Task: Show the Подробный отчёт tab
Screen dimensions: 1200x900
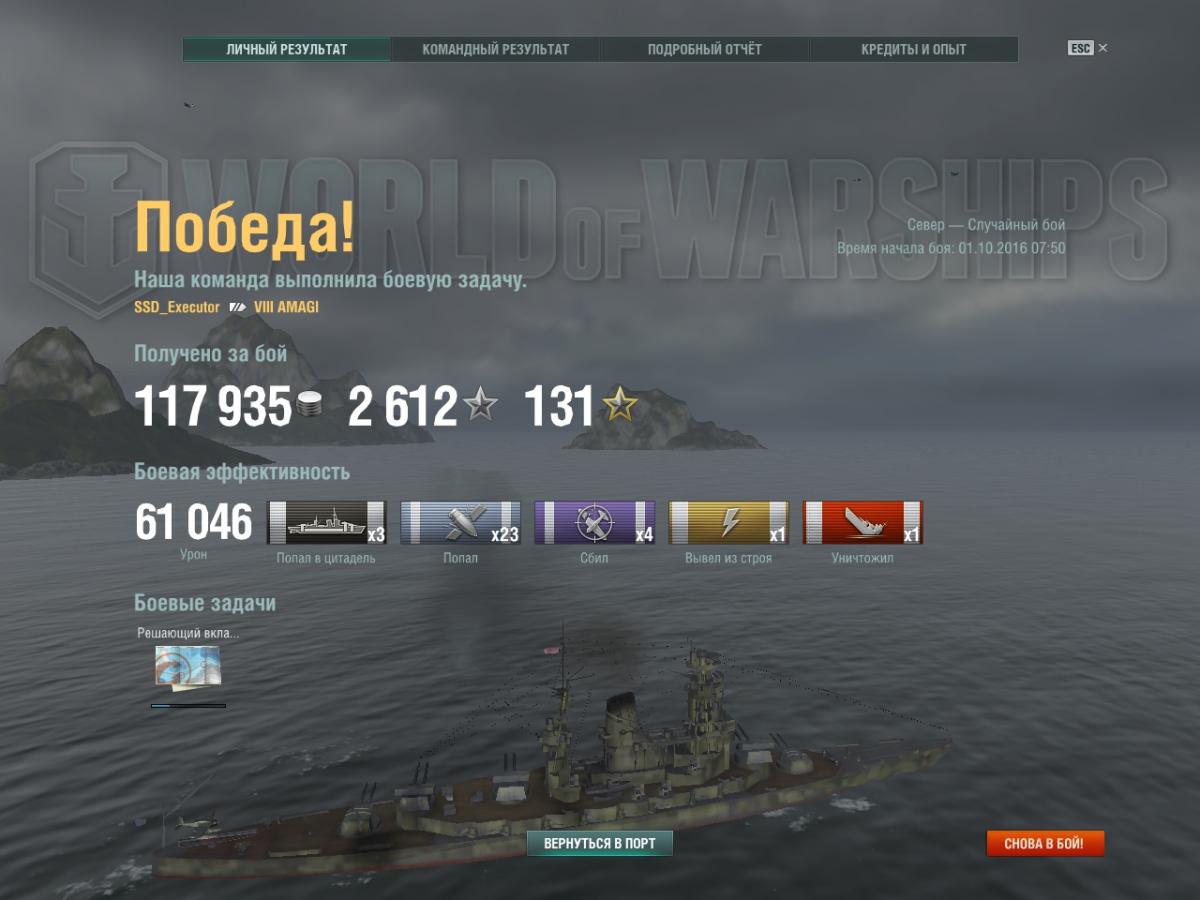Action: [704, 49]
